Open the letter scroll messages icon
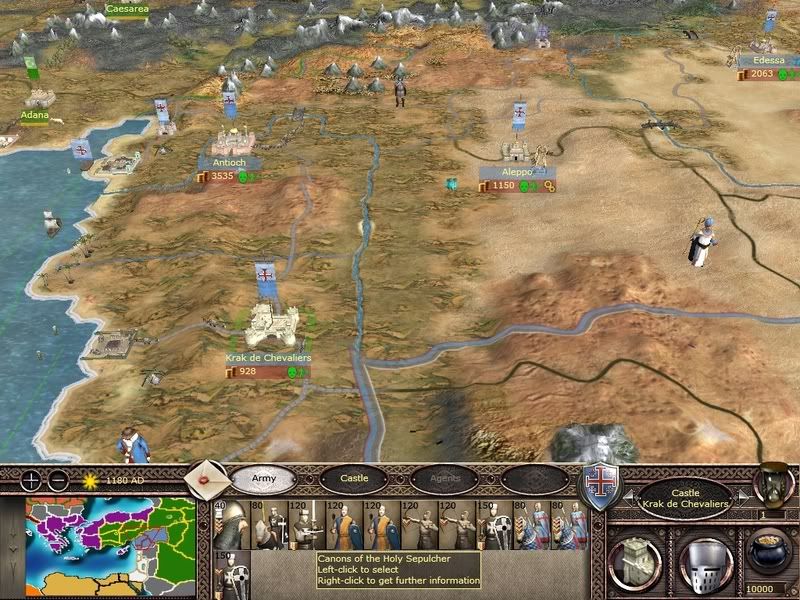This screenshot has height=600, width=800. pyautogui.click(x=204, y=476)
